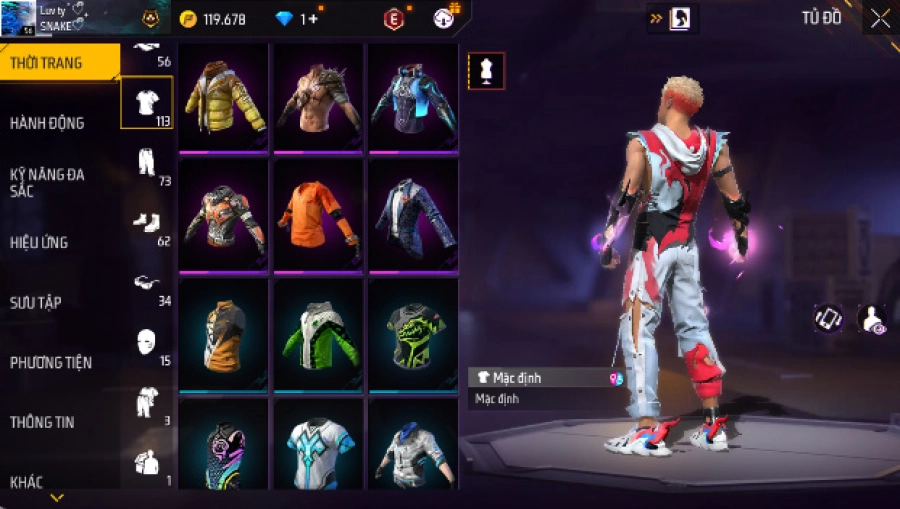Switch to PHƯƠNG TIỆN tab
The width and height of the screenshot is (900, 509).
(49, 362)
